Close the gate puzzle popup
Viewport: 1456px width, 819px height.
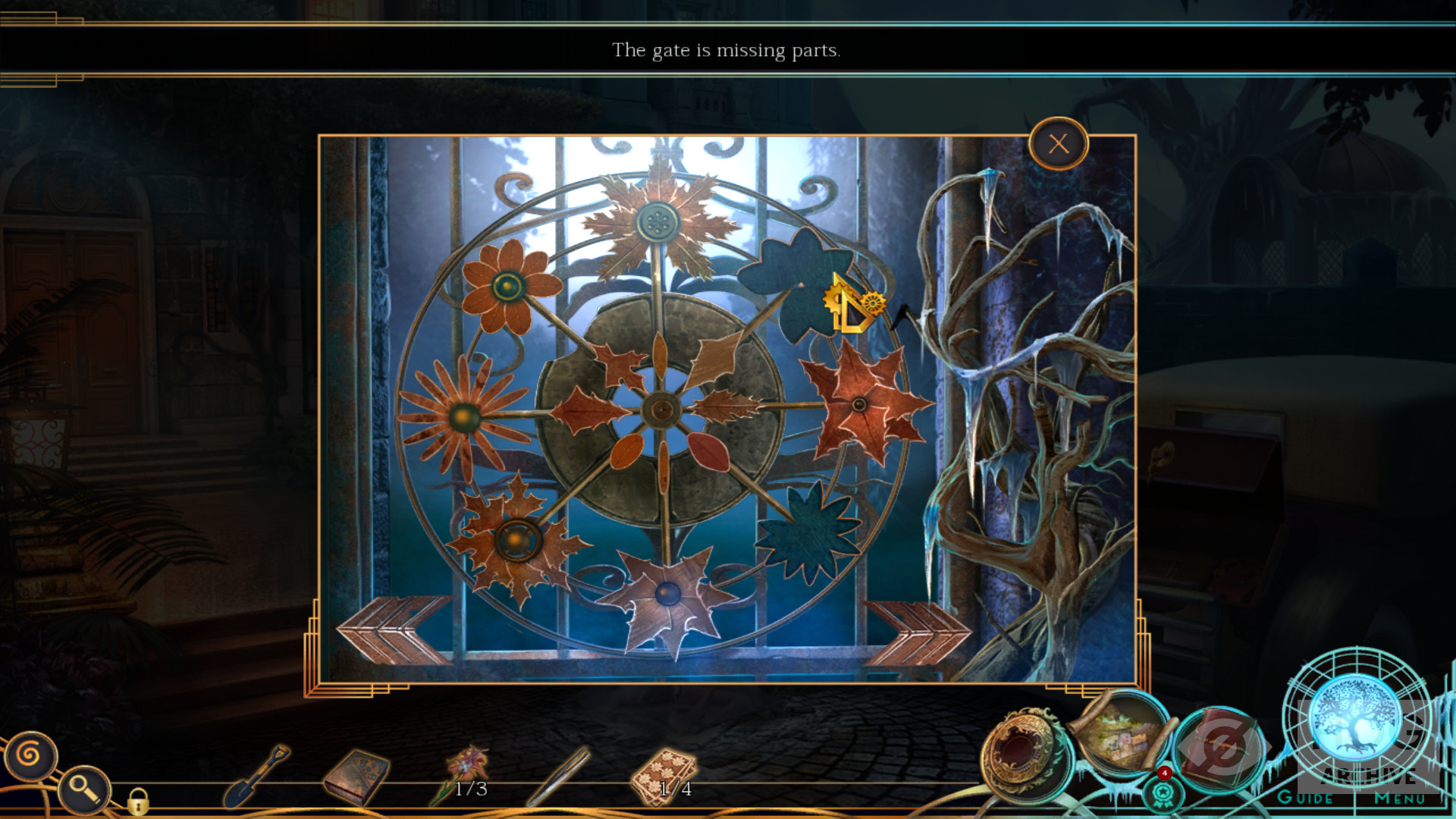pos(1059,144)
